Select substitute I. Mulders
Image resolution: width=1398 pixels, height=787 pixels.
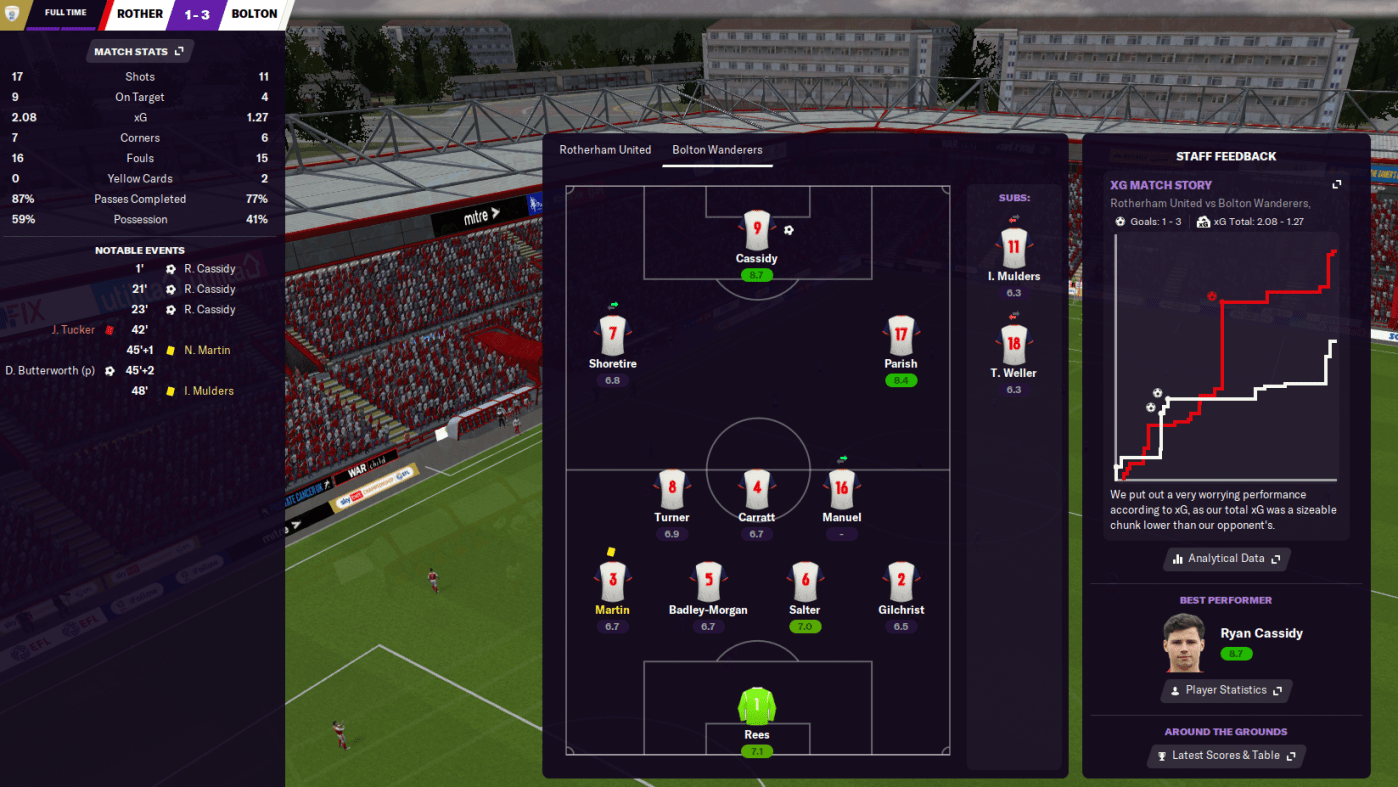[x=1013, y=248]
